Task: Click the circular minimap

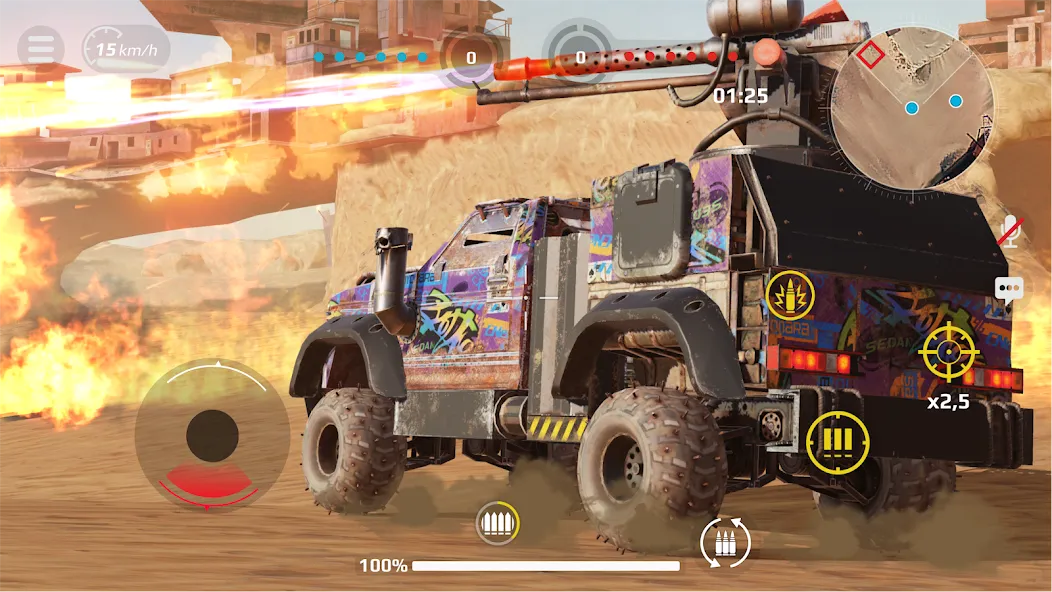Action: [912, 106]
